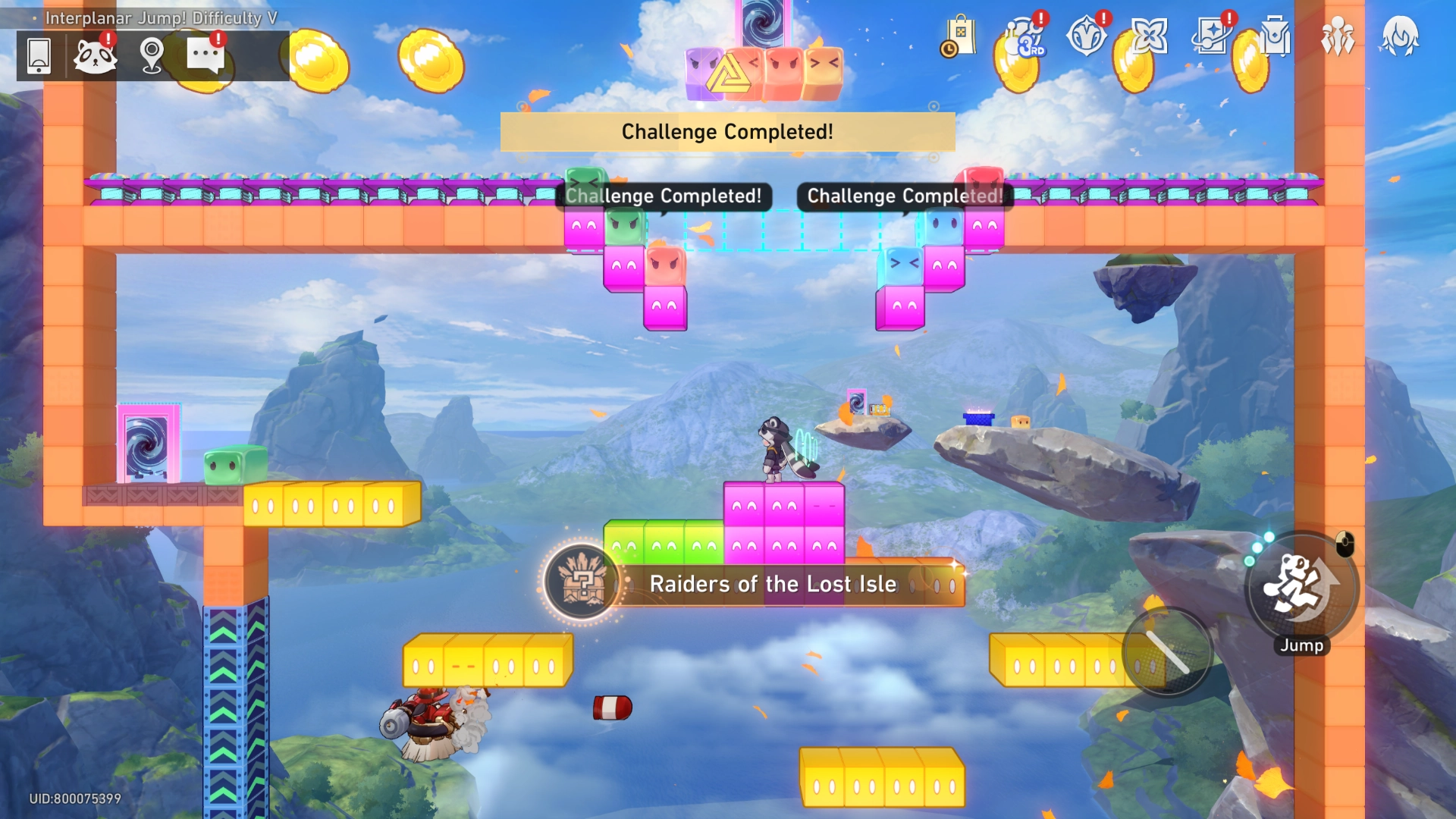Open the 3rd anniversary event icon

click(1024, 36)
